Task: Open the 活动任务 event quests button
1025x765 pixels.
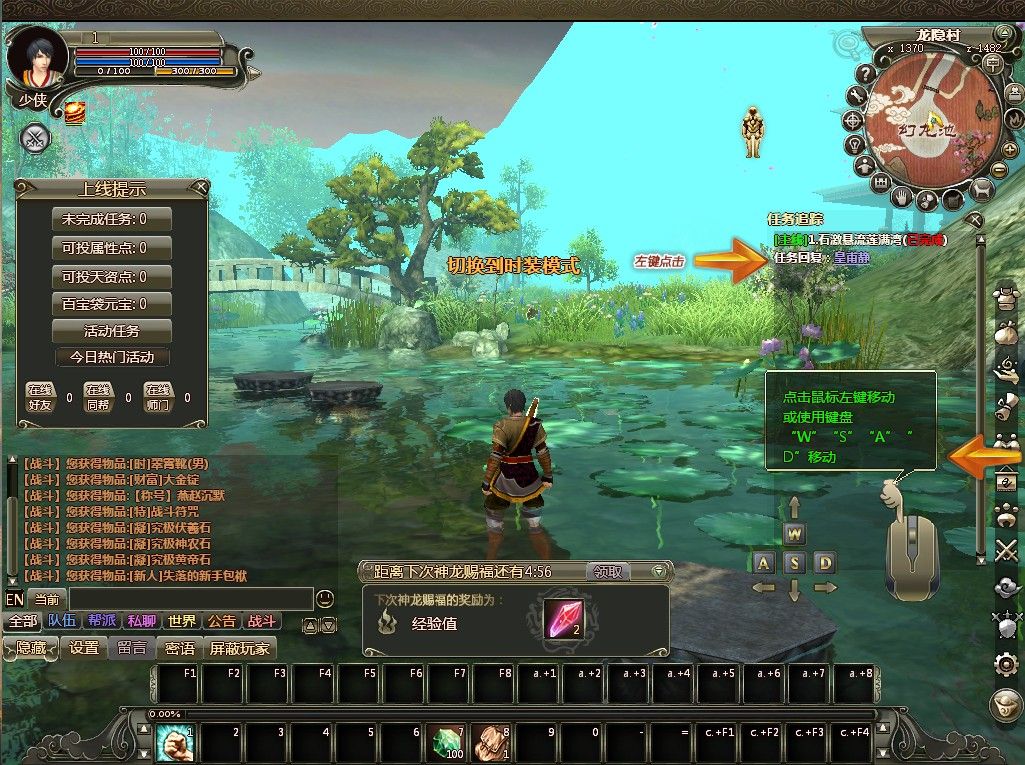Action: coord(111,331)
